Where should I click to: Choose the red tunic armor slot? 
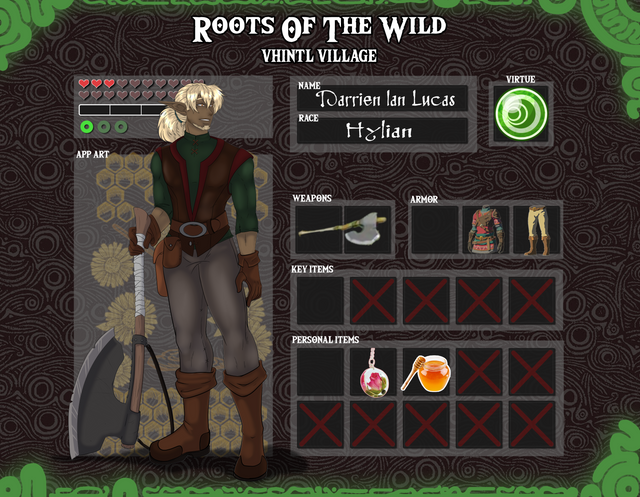485,230
